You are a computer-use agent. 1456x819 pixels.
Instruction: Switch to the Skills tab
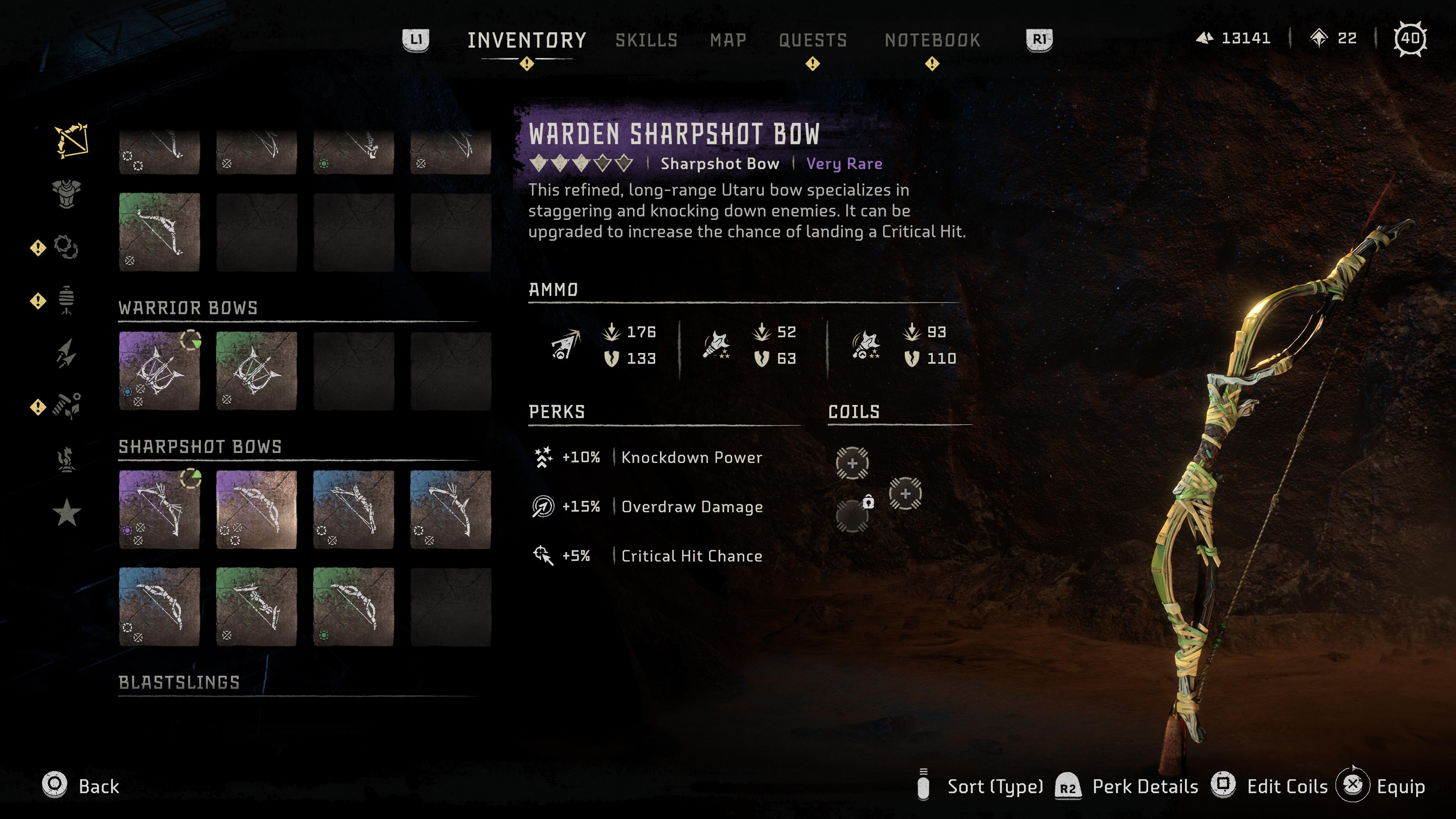point(646,40)
